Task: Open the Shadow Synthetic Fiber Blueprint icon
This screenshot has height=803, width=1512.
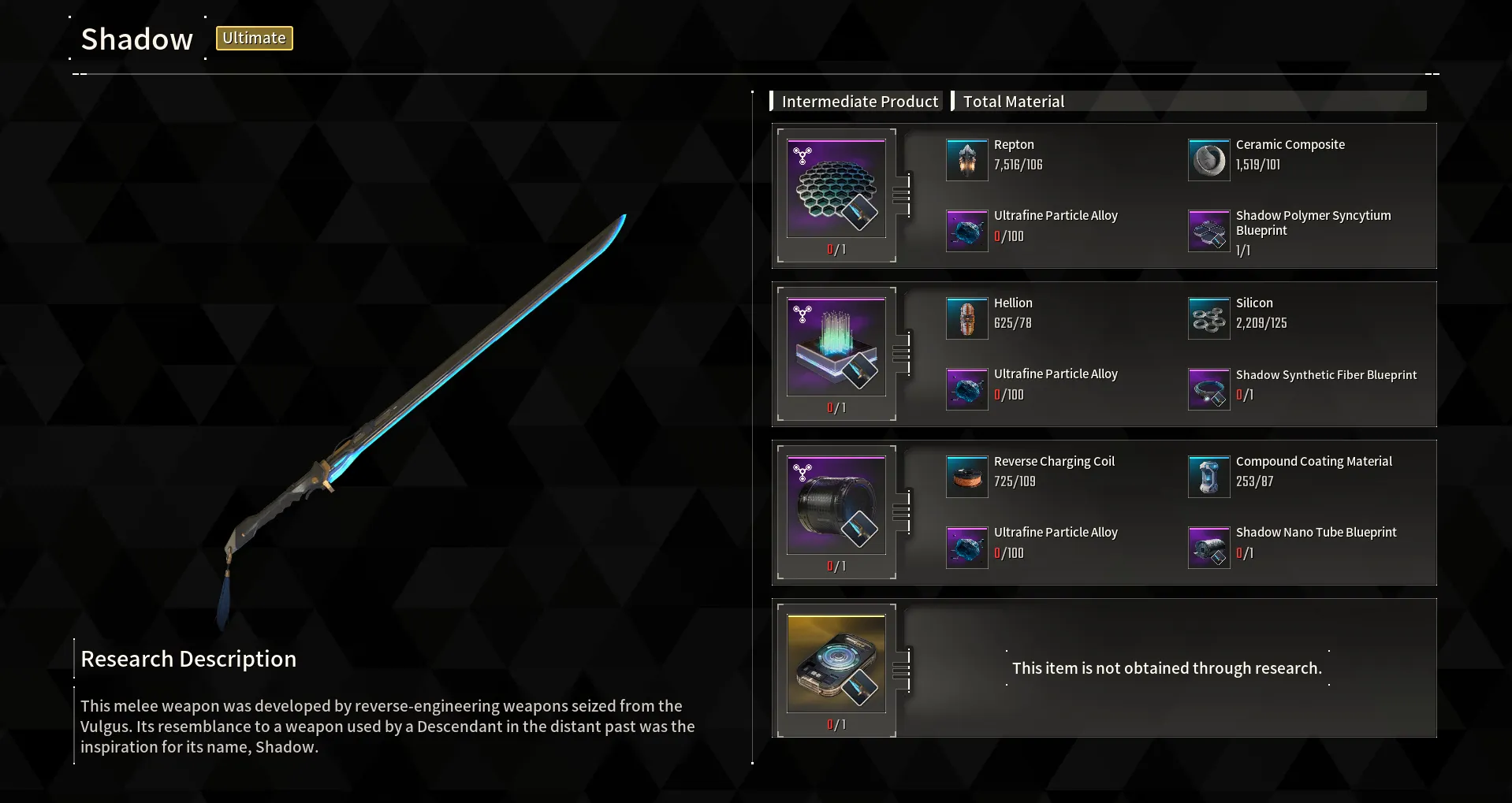Action: (x=1209, y=389)
